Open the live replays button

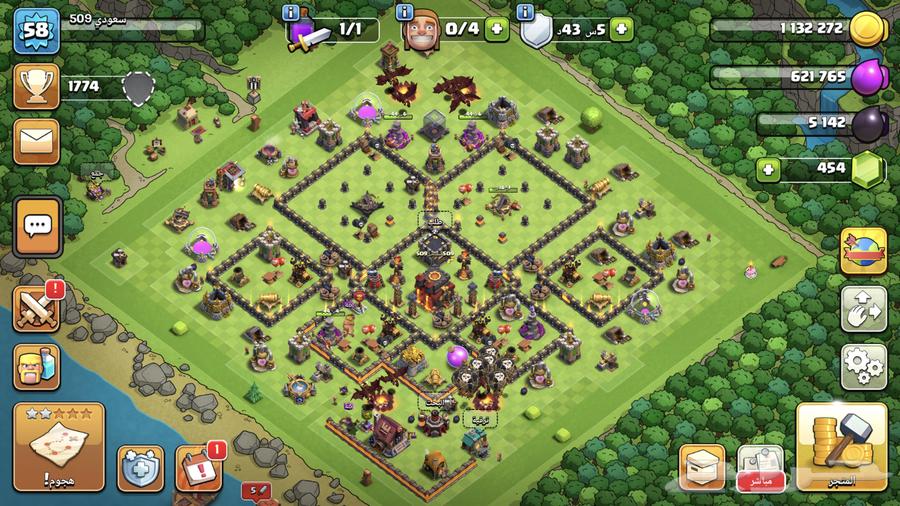[x=760, y=467]
